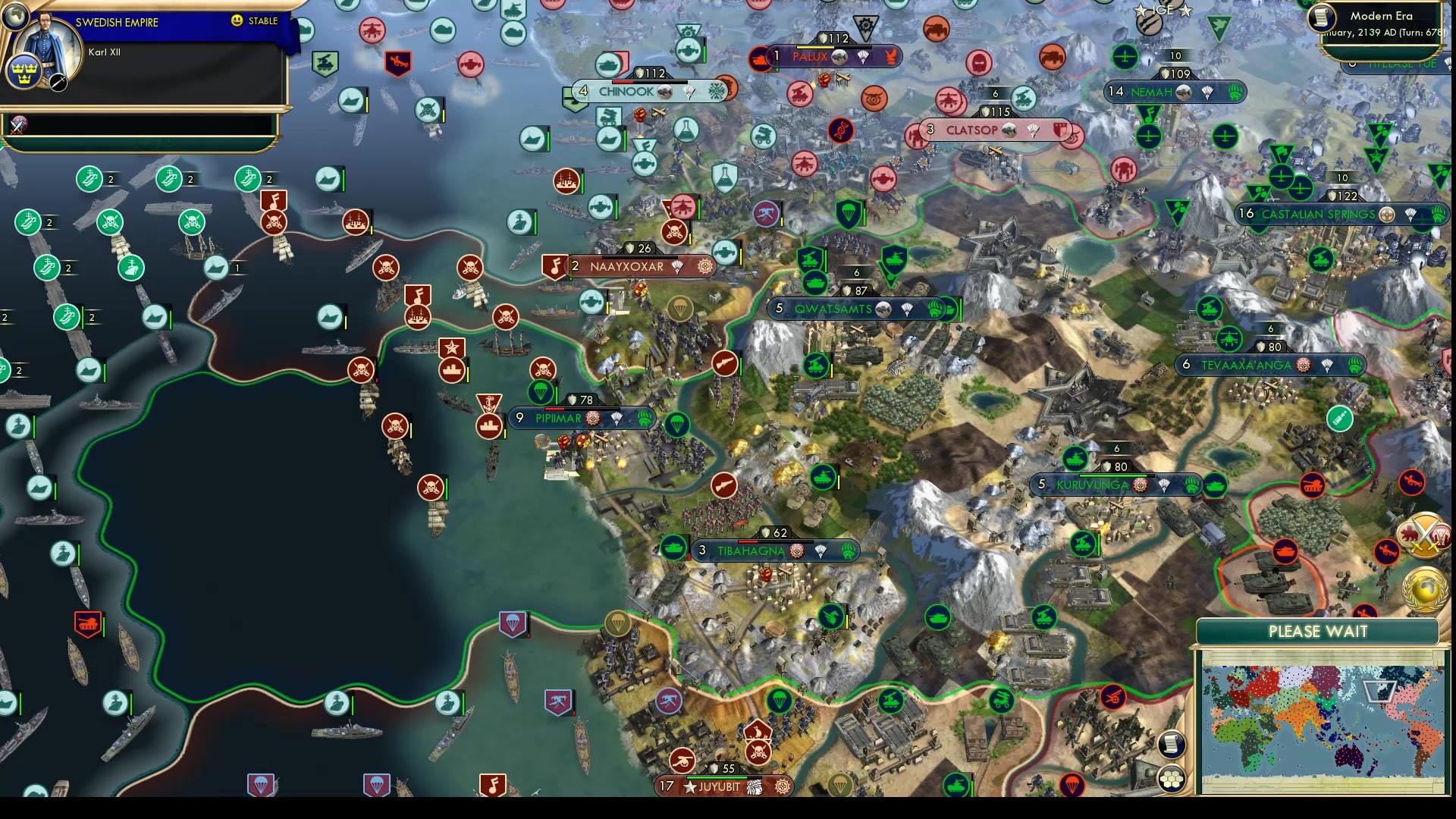Toggle strategic view with the top-left globe

coord(15,15)
